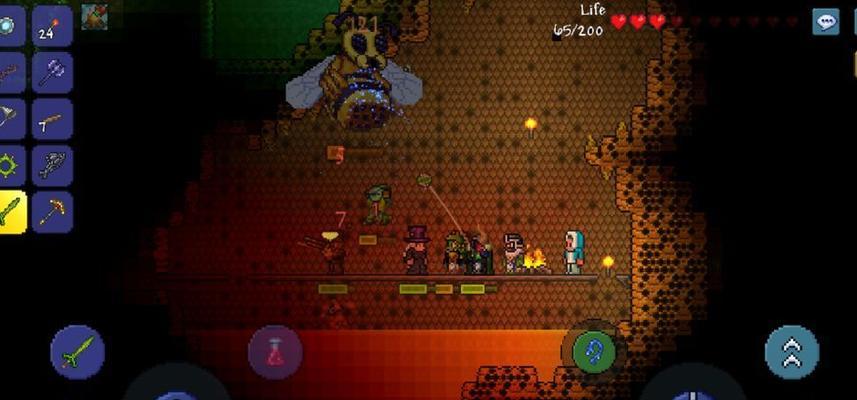Use the red healing potion button
This screenshot has height=400, width=857.
point(275,352)
